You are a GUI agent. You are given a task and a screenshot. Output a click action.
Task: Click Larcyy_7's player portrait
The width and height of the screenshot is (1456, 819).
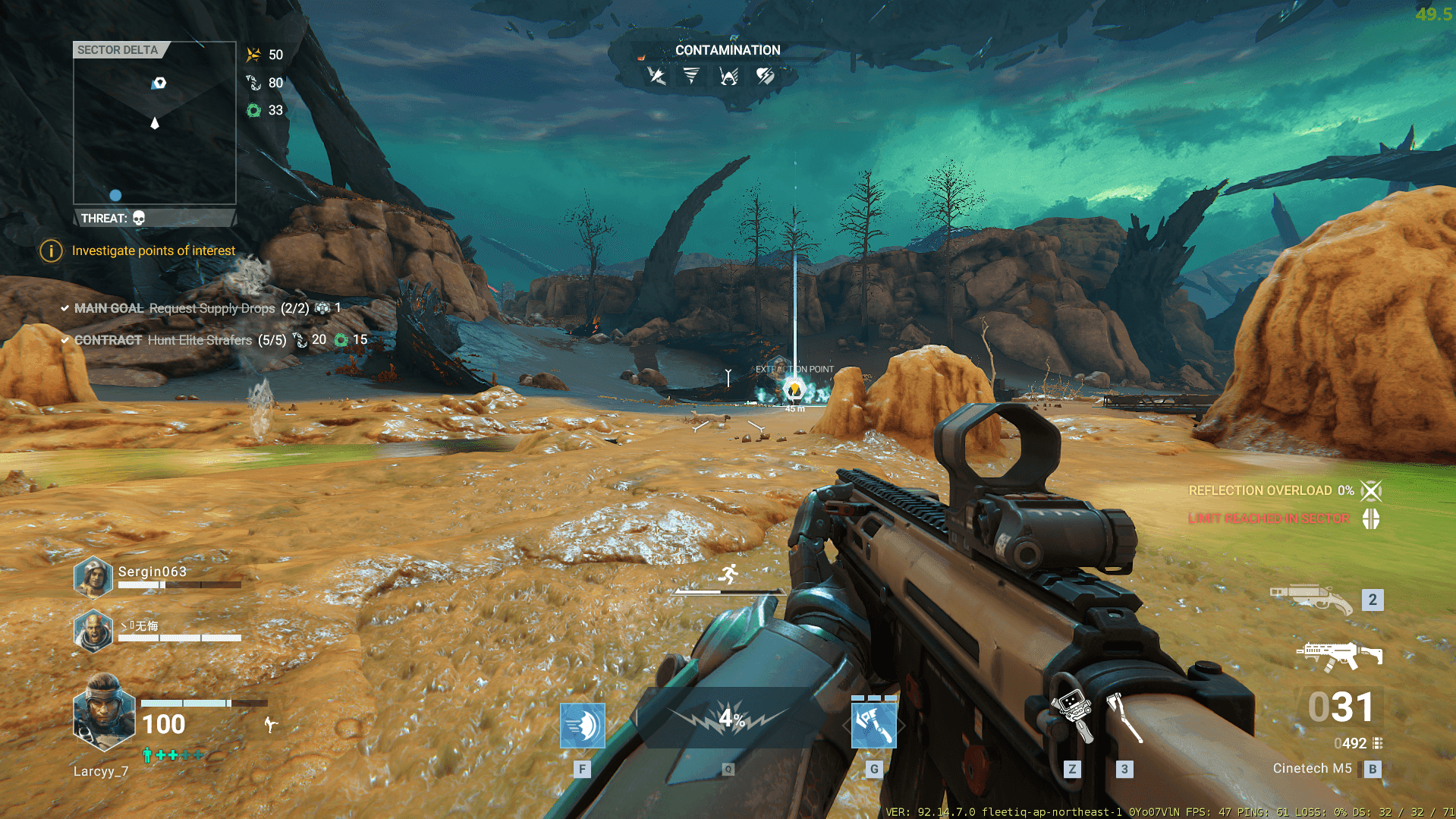[x=103, y=713]
